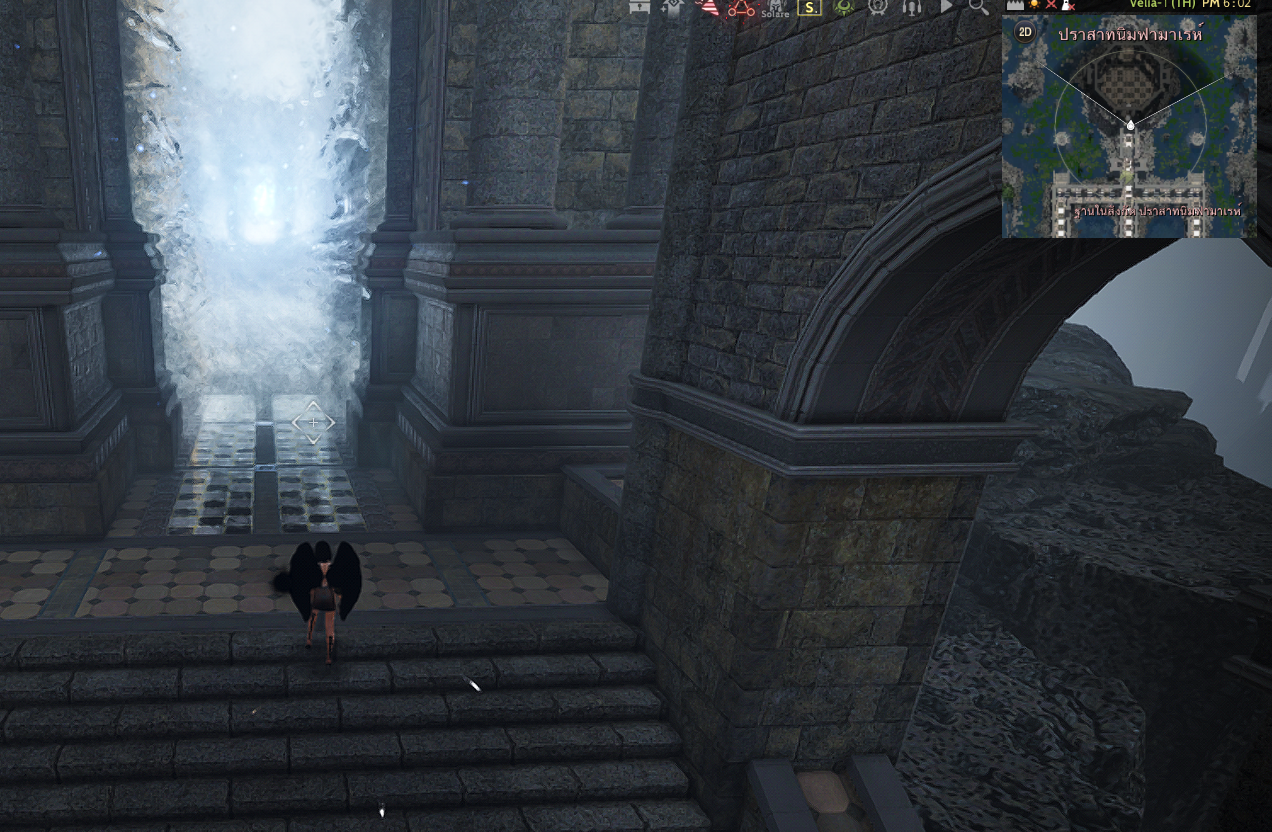Screen dimensions: 1272x832
Task: Click the striped red party hat icon
Action: (708, 8)
